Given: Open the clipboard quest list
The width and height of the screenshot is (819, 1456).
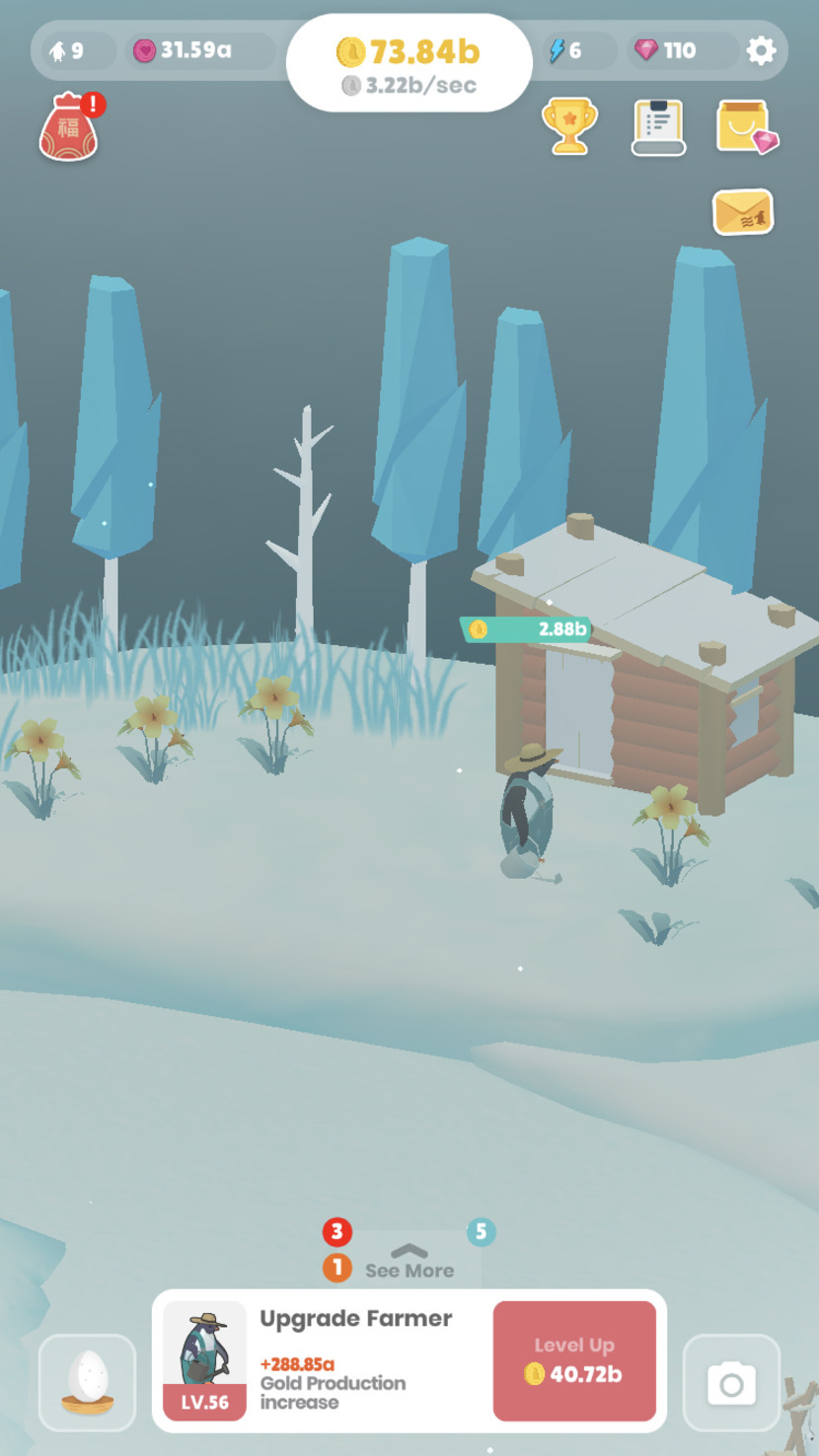Looking at the screenshot, I should point(658,127).
